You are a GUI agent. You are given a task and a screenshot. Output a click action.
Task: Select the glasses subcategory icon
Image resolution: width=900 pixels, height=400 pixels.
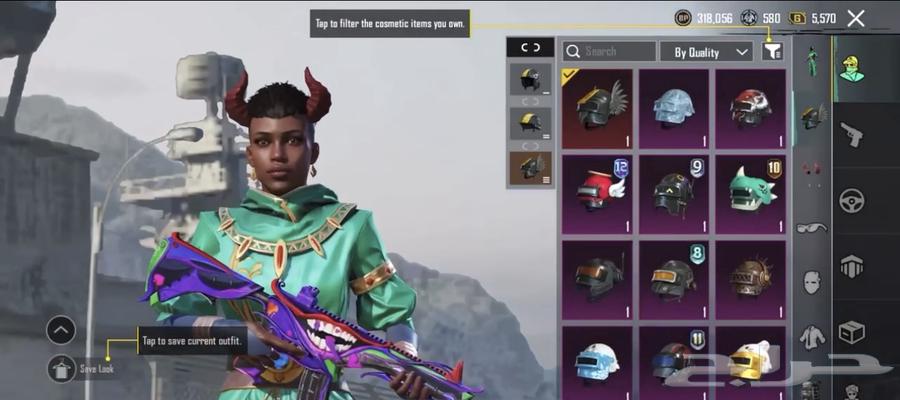click(x=812, y=228)
